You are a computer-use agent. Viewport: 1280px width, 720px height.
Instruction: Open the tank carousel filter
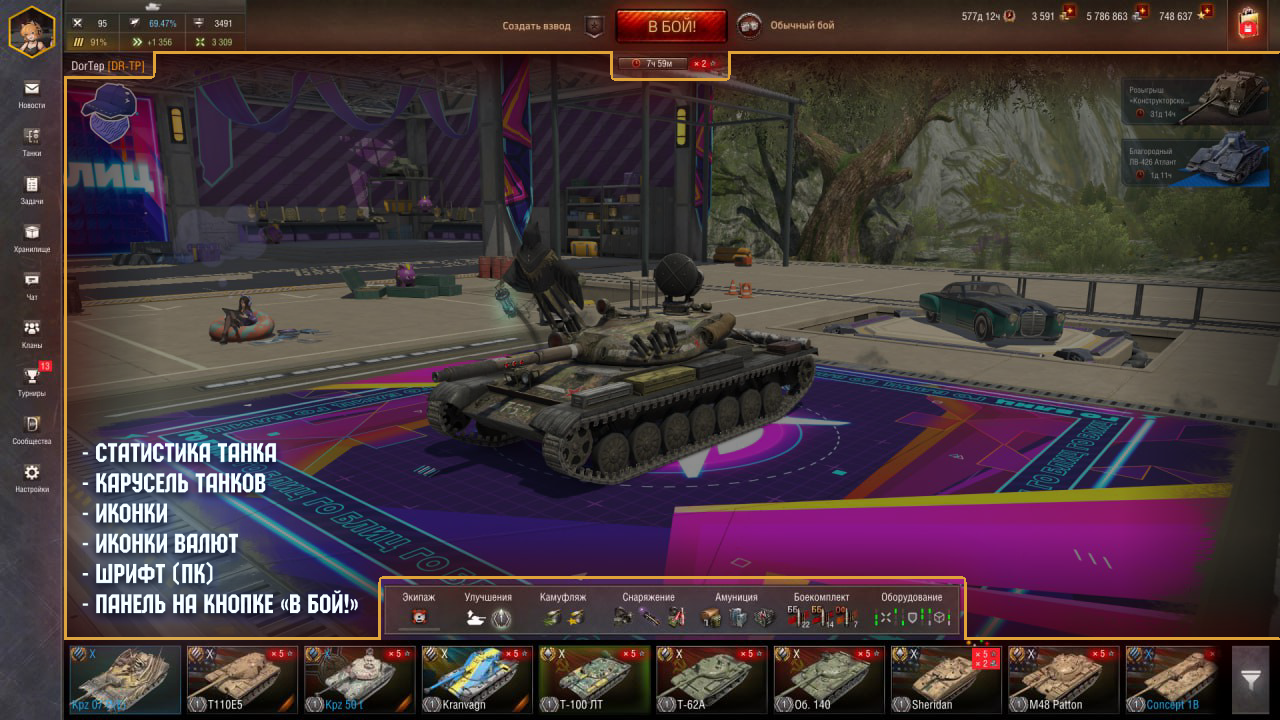click(1250, 679)
